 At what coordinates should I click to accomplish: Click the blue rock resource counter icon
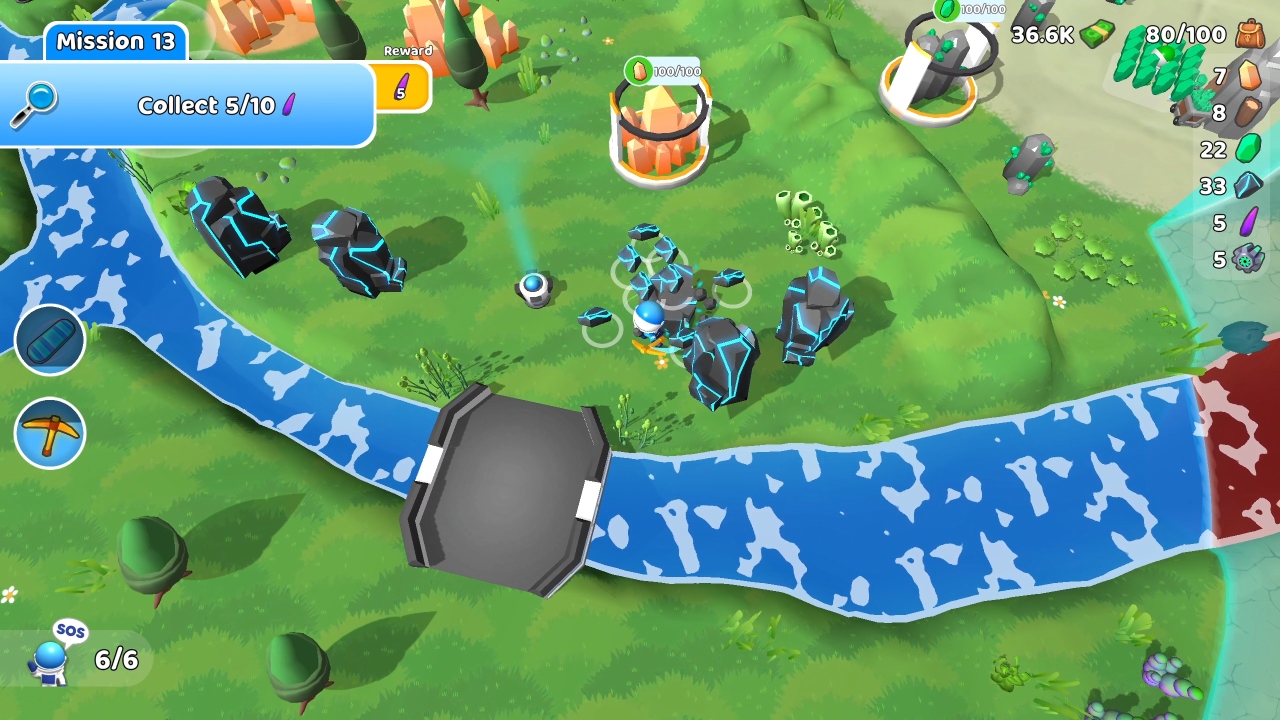[1248, 187]
